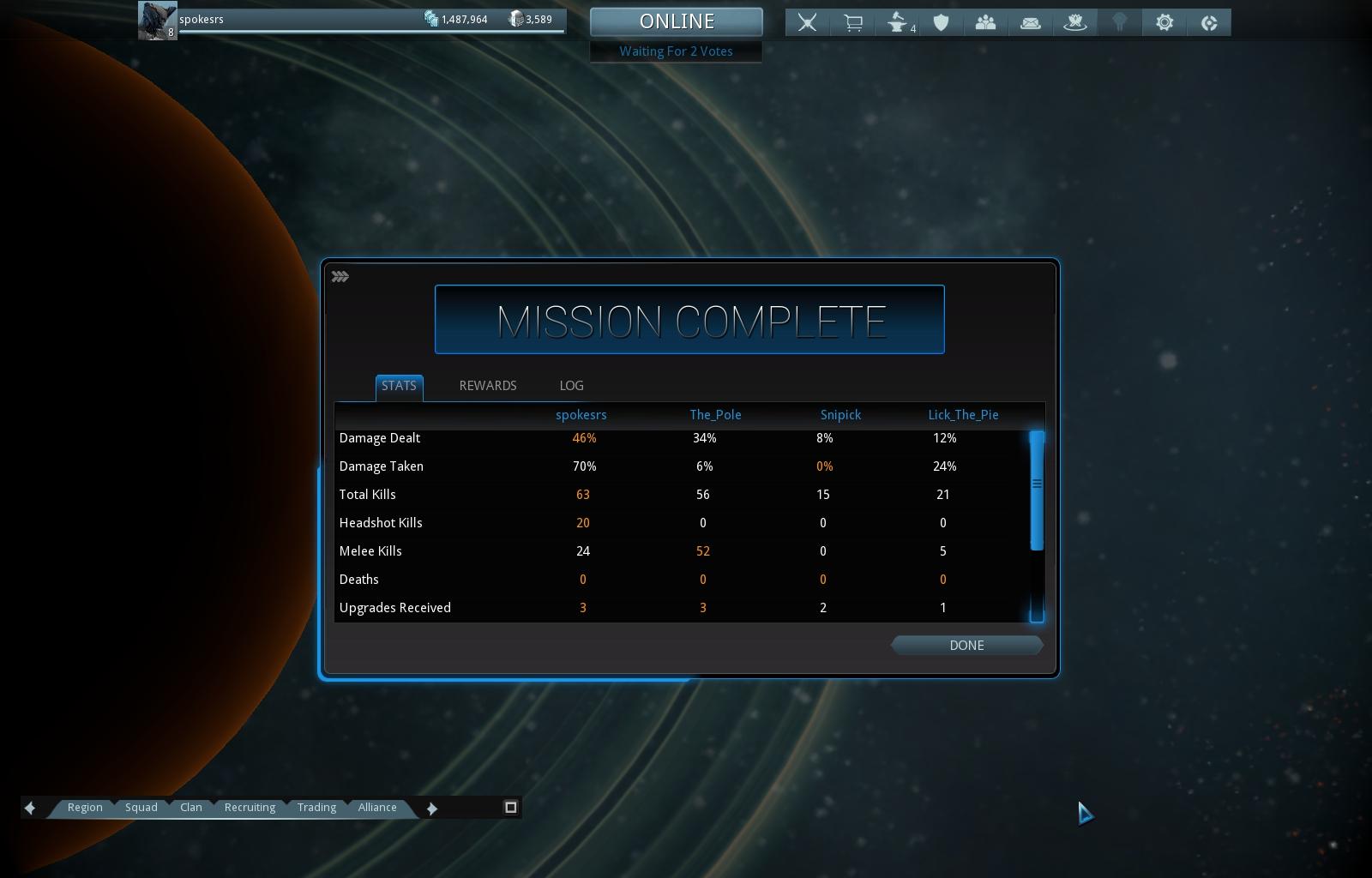This screenshot has width=1372, height=878.
Task: Open the market shopping cart icon
Action: (852, 22)
